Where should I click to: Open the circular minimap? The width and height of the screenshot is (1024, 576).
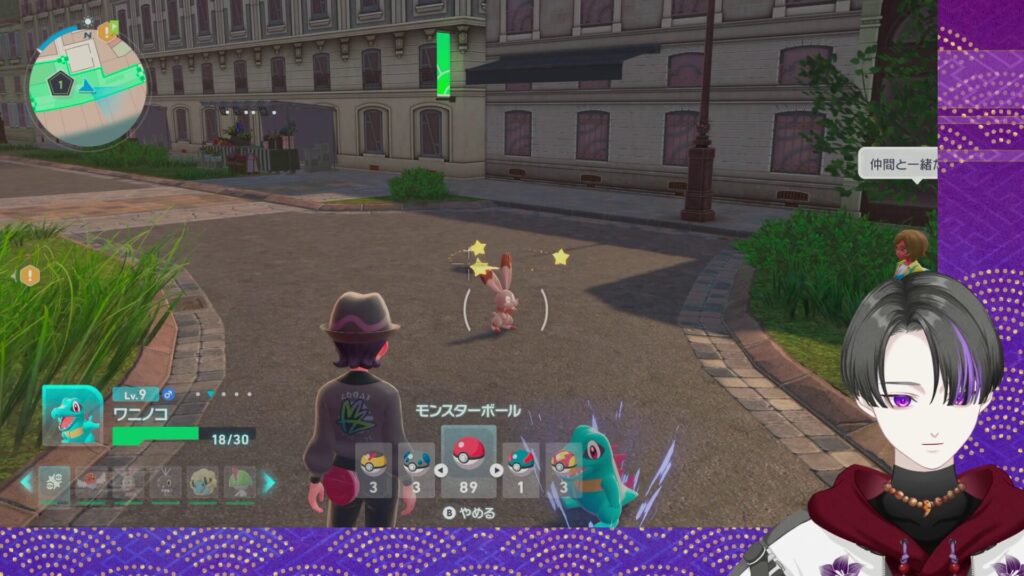[87, 87]
